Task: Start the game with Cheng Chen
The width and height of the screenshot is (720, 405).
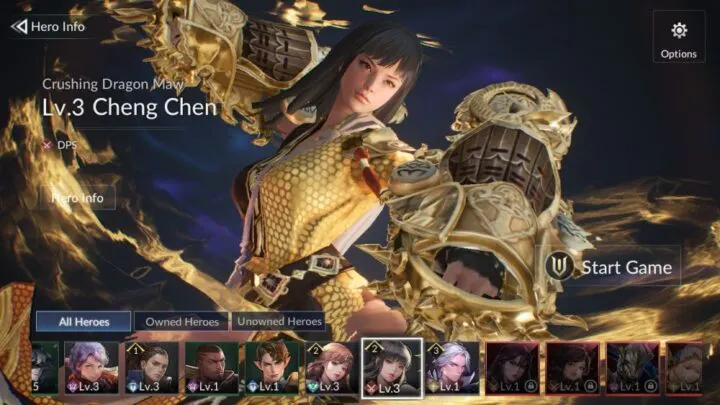Action: point(610,267)
